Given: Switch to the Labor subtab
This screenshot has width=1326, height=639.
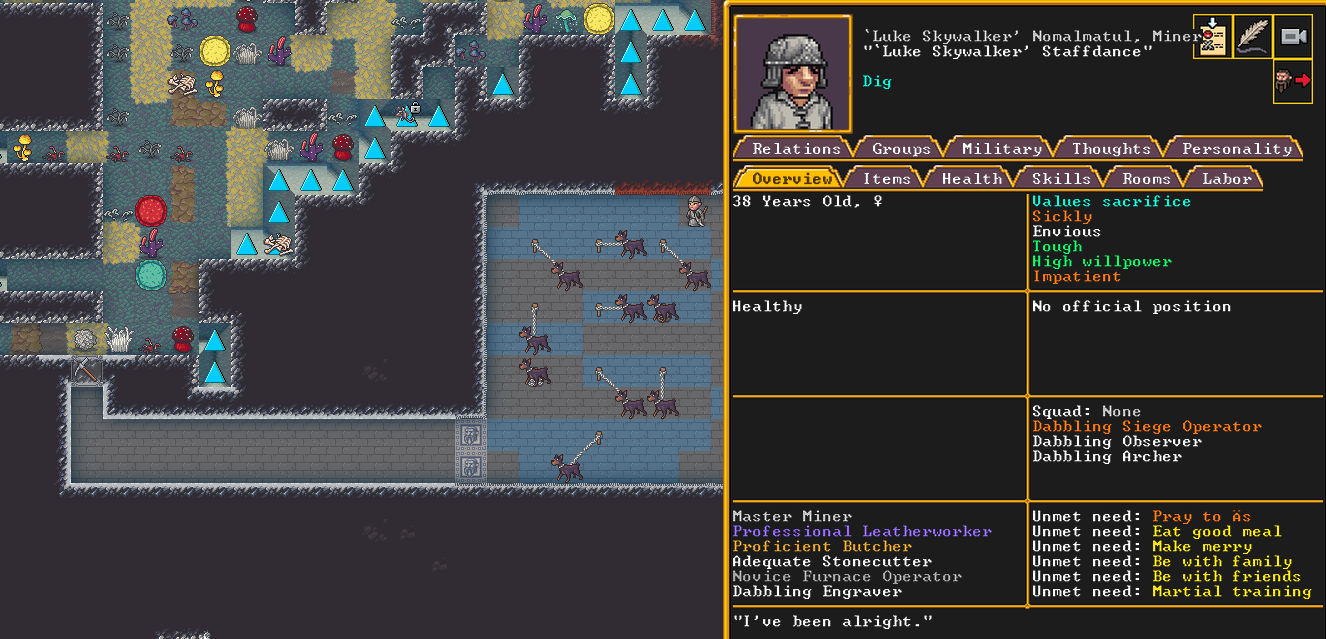Looking at the screenshot, I should pos(1226,179).
